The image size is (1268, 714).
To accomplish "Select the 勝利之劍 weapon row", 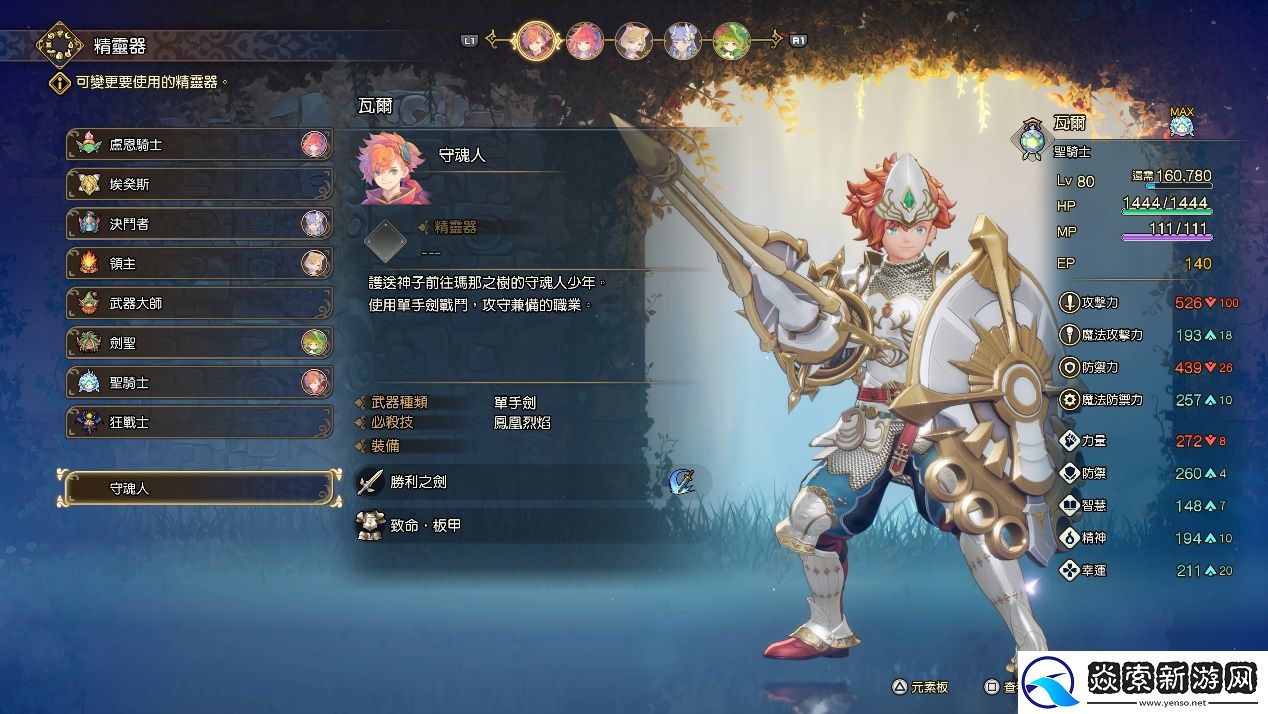I will [x=530, y=482].
